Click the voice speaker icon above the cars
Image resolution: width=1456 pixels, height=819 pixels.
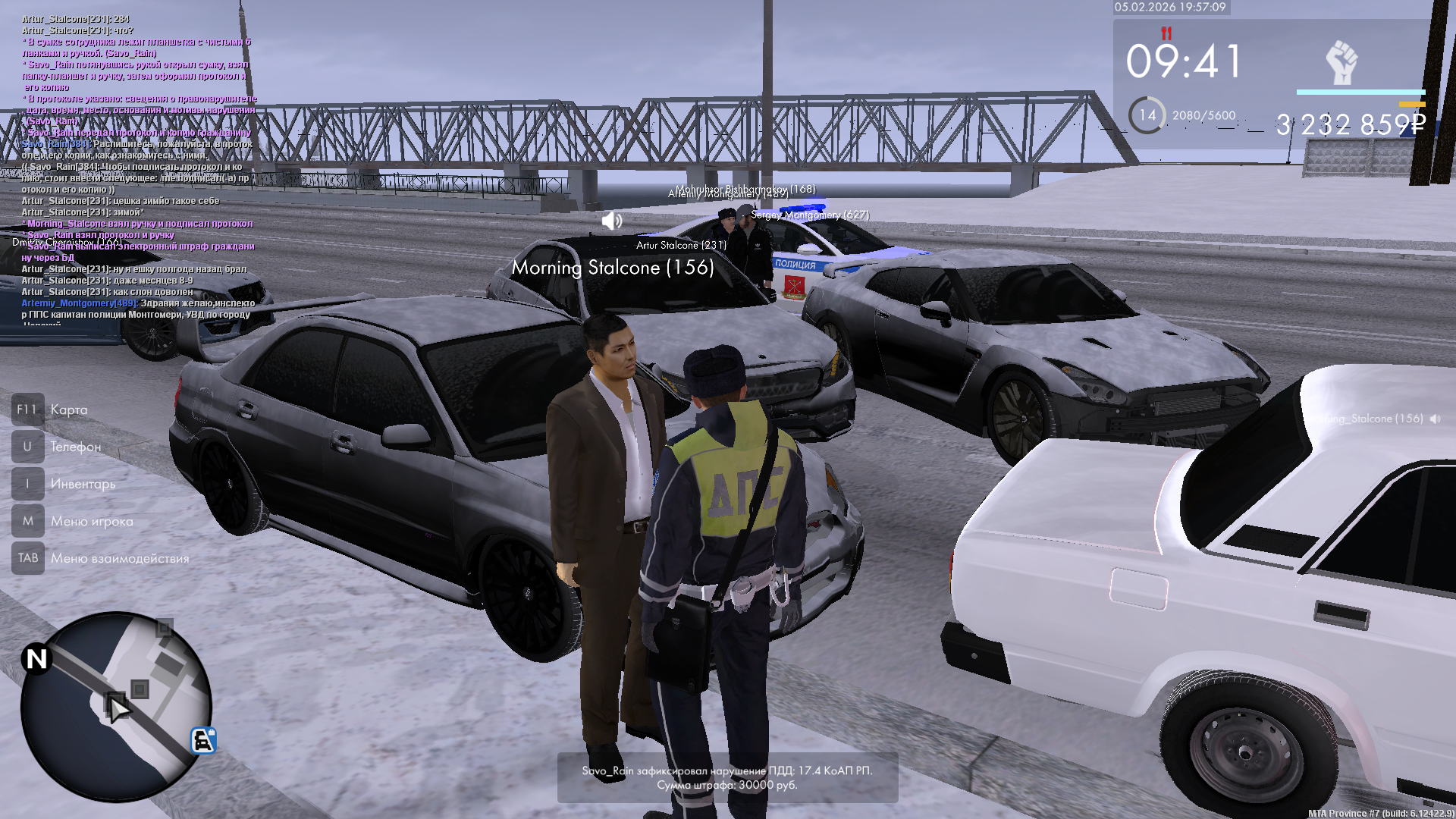[611, 221]
